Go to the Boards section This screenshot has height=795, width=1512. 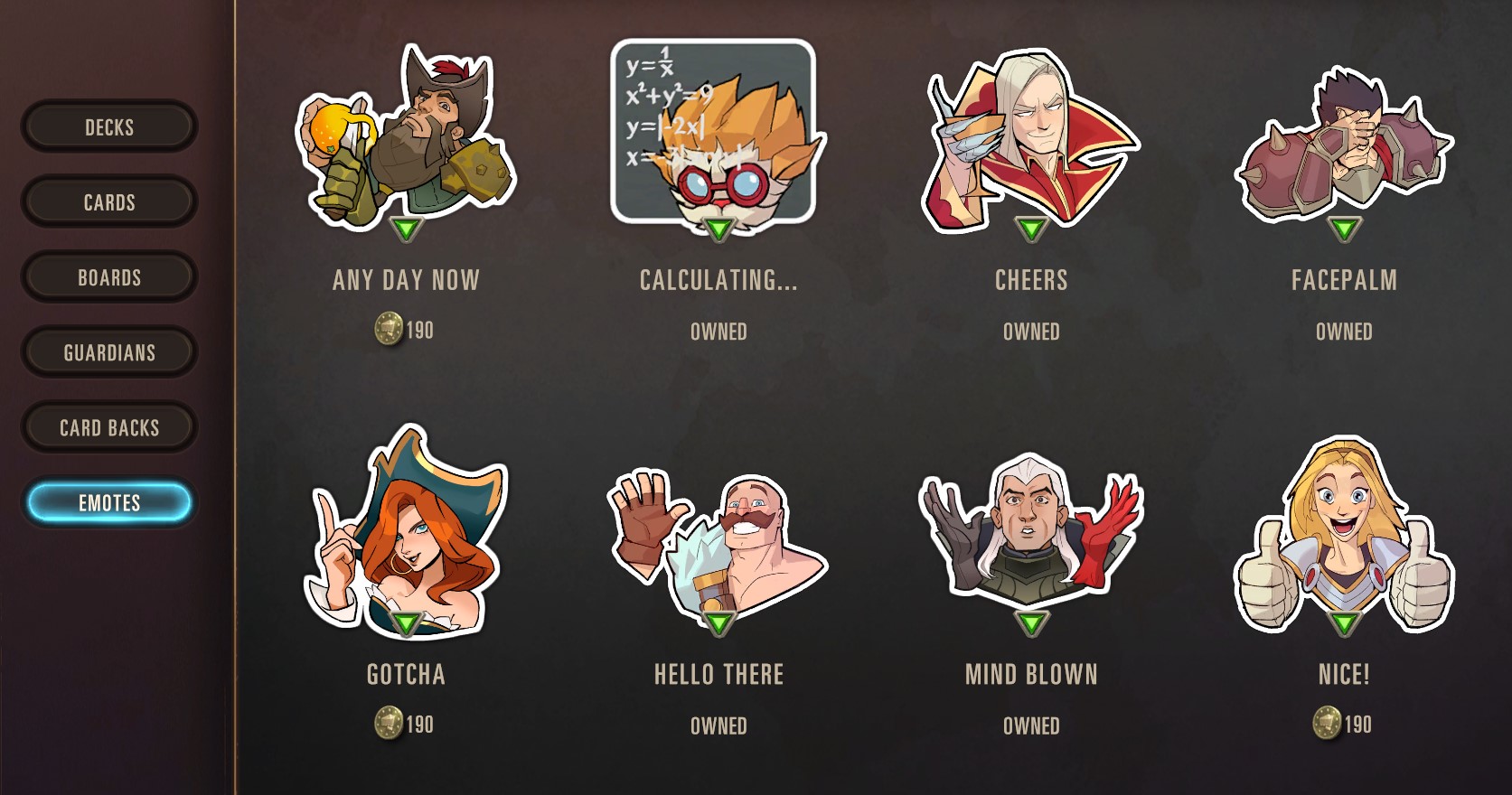coord(109,277)
